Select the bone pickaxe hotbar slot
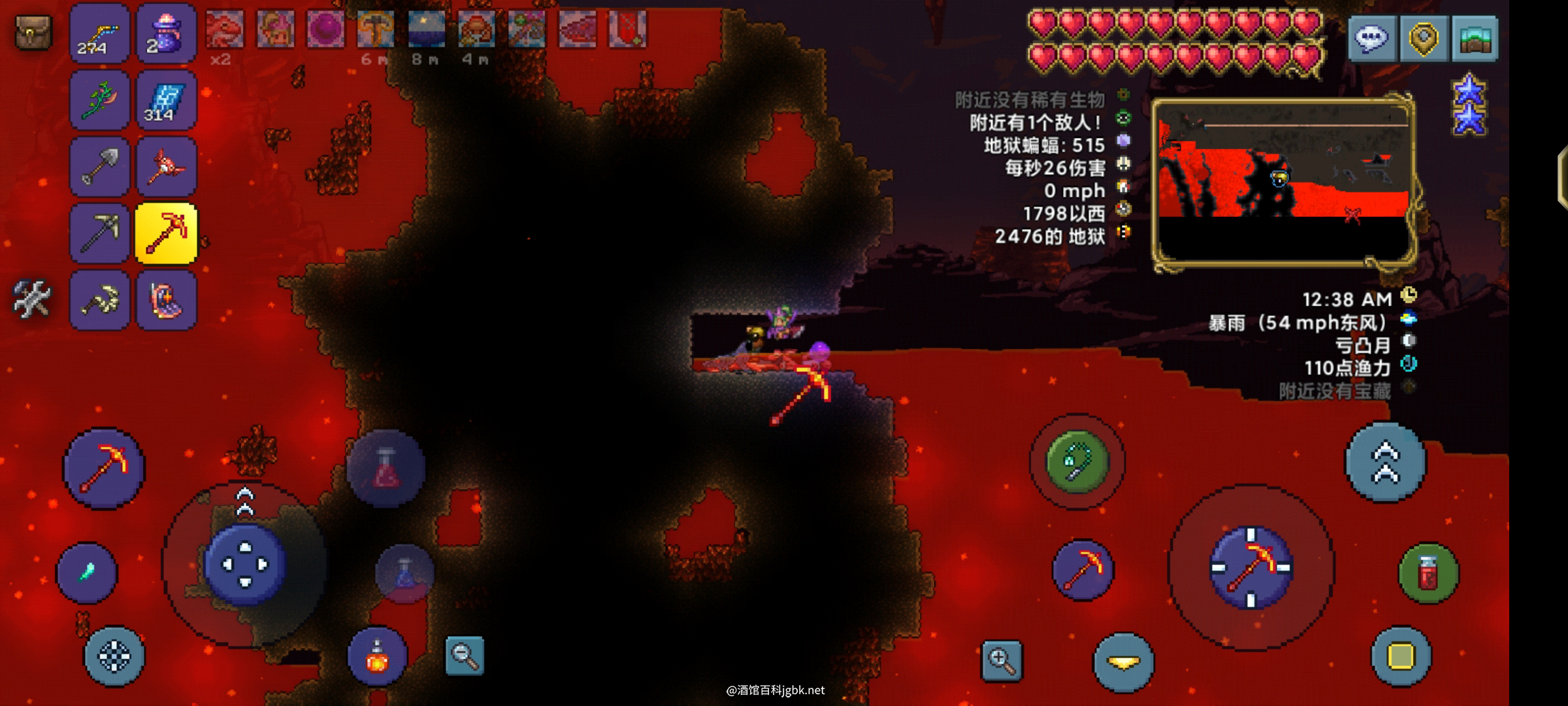Image resolution: width=1568 pixels, height=706 pixels. [x=99, y=300]
